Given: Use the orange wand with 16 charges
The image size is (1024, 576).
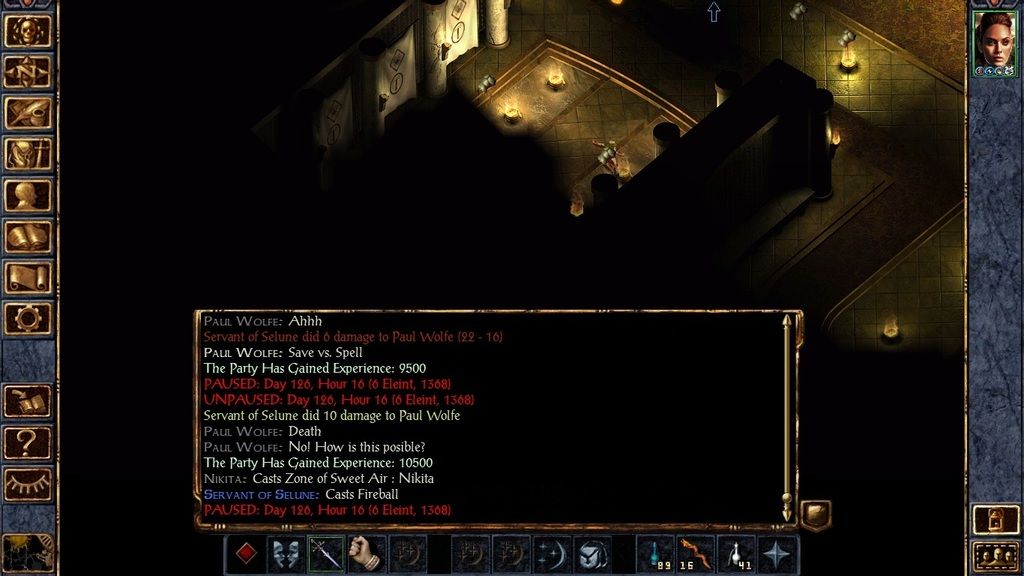Looking at the screenshot, I should 696,554.
